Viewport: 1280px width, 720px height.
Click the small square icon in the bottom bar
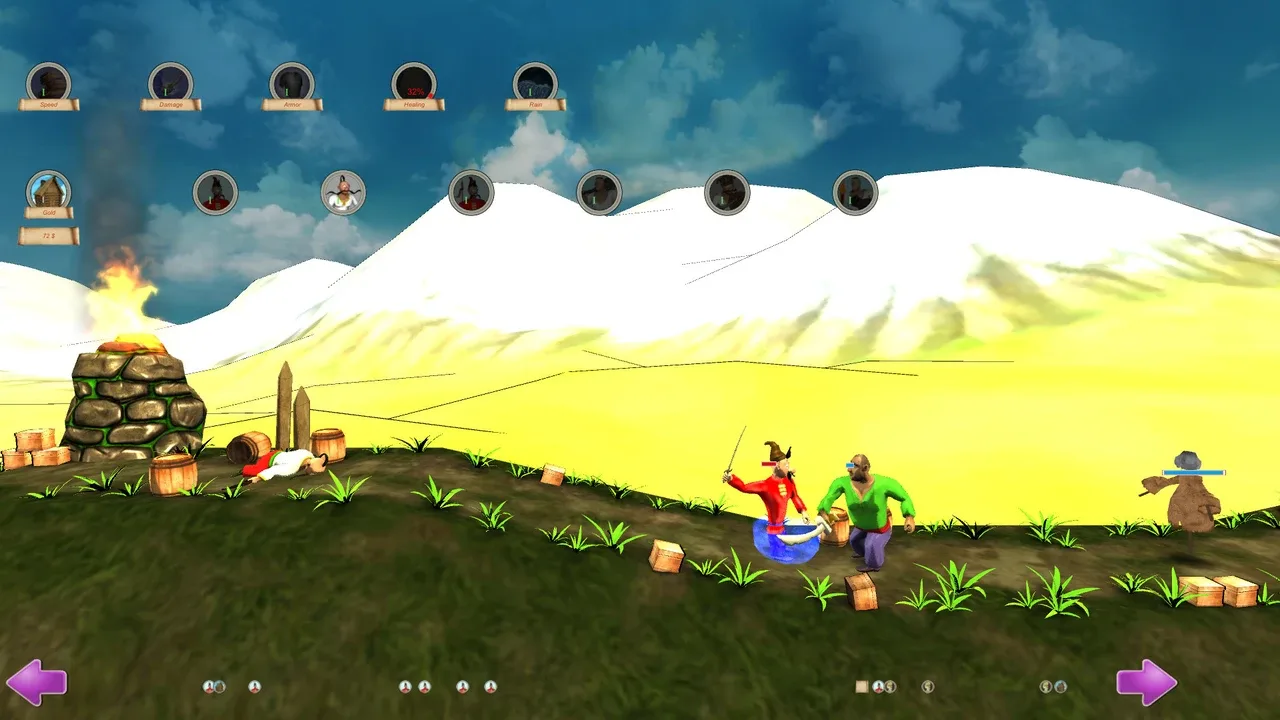(860, 686)
